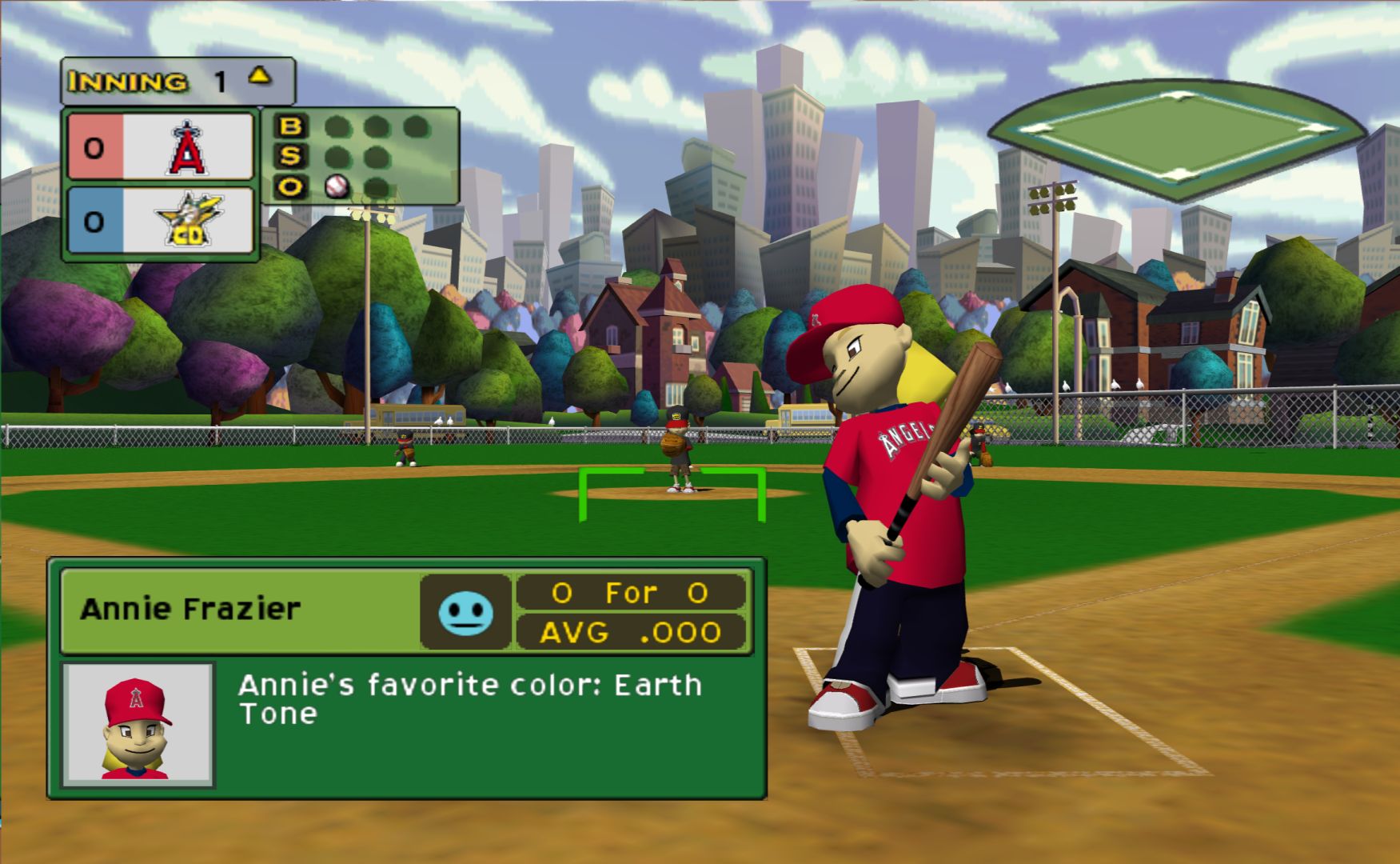Select the Annie Frazier name bar
1400x864 pixels.
240,610
